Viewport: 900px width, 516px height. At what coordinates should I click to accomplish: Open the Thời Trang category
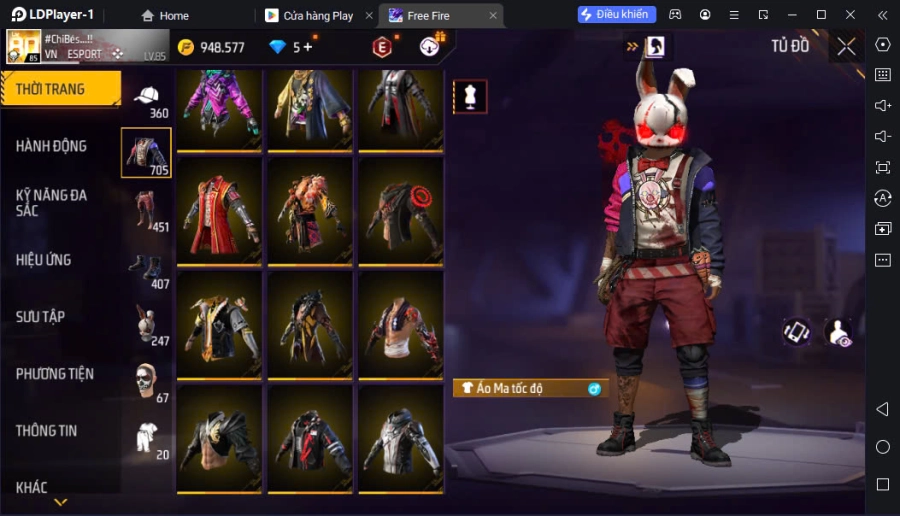60,89
